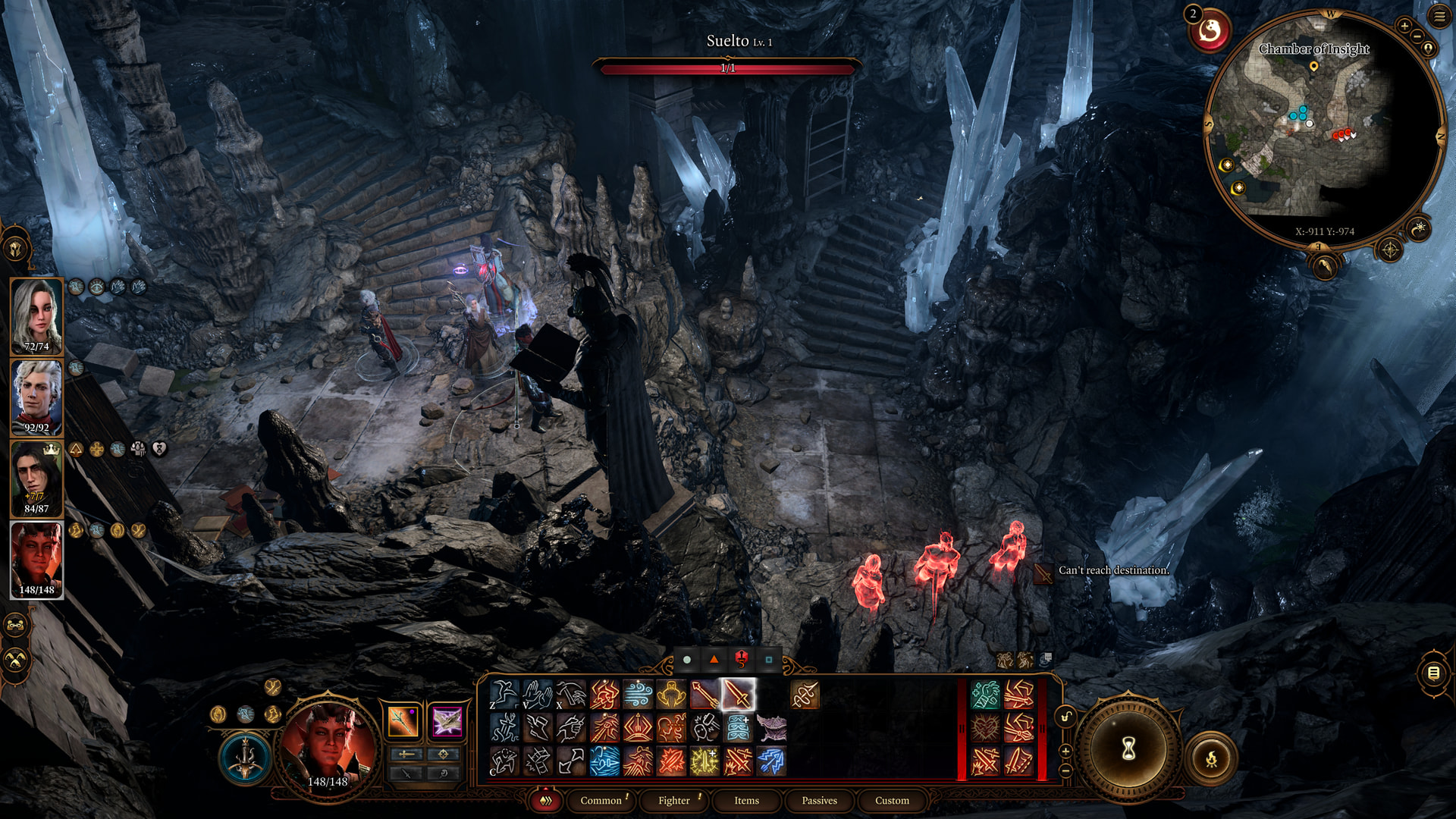End turn with the hourglass button
1456x819 pixels.
click(1128, 749)
